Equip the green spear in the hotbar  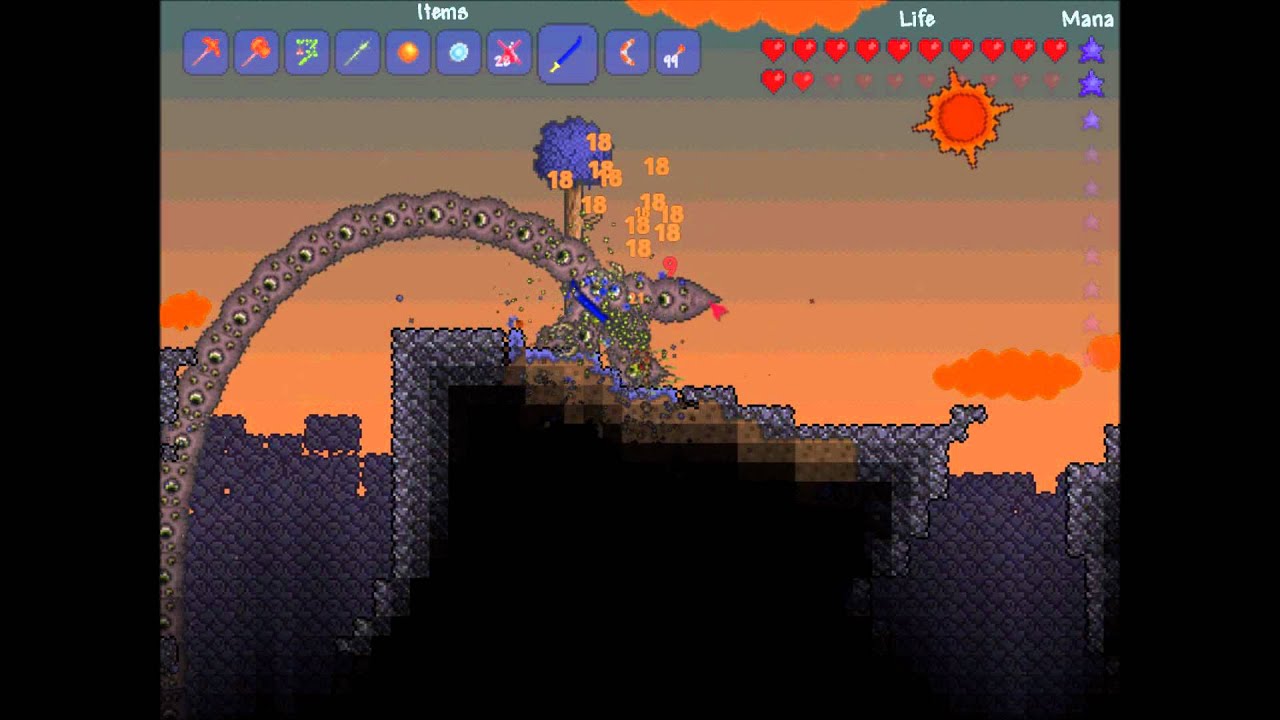pyautogui.click(x=357, y=52)
